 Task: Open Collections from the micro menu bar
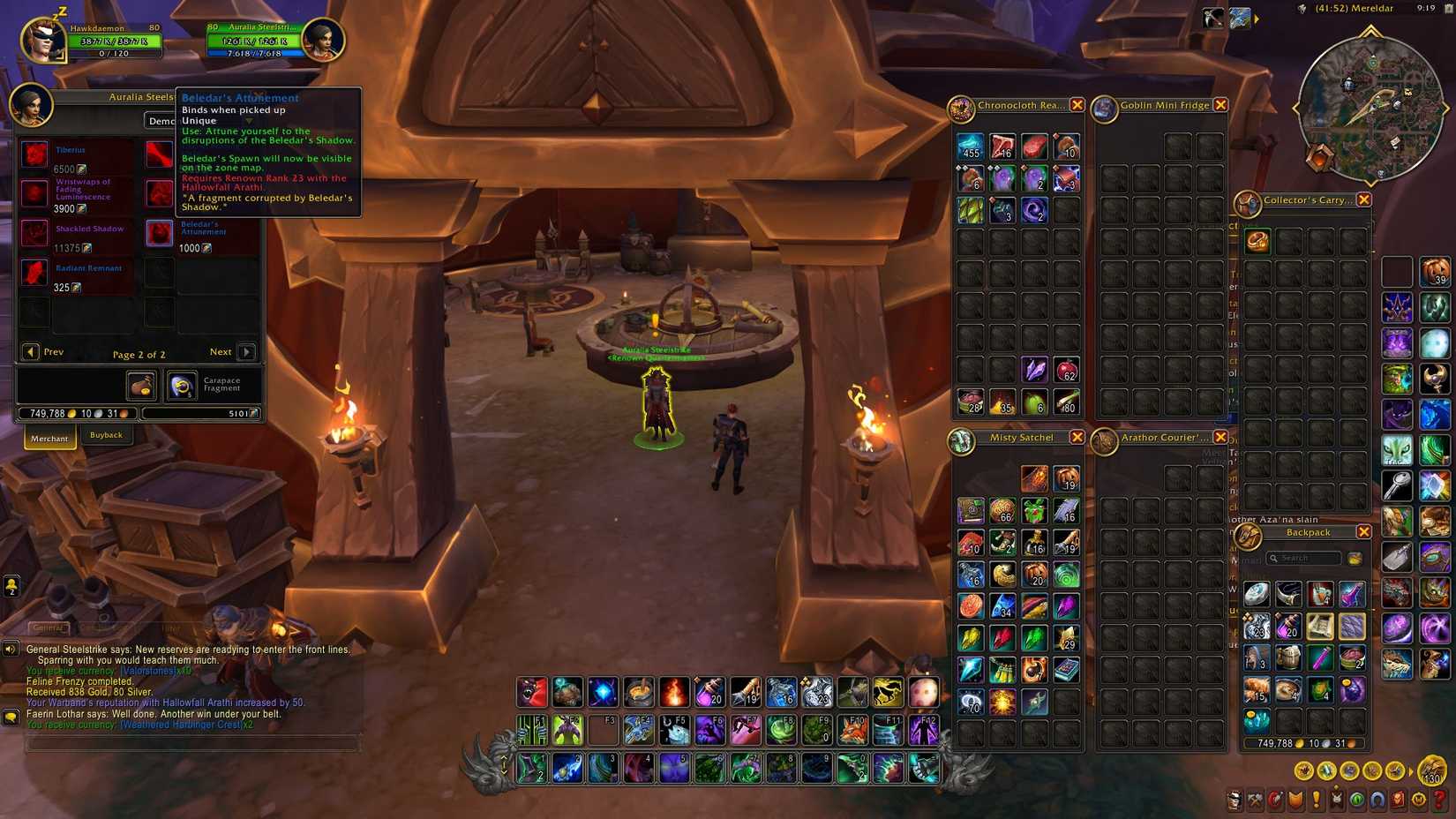(1377, 800)
